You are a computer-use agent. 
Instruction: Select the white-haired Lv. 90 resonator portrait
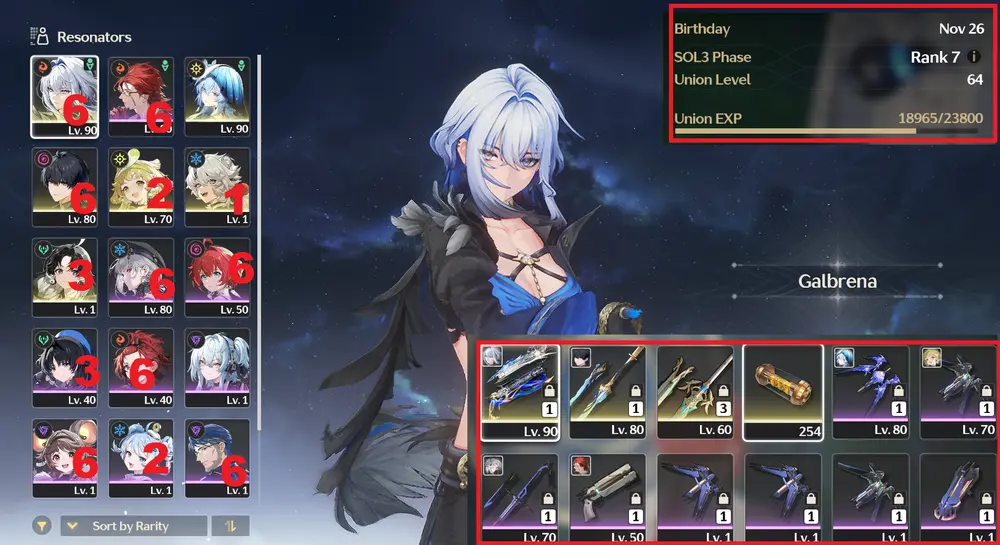click(x=64, y=96)
